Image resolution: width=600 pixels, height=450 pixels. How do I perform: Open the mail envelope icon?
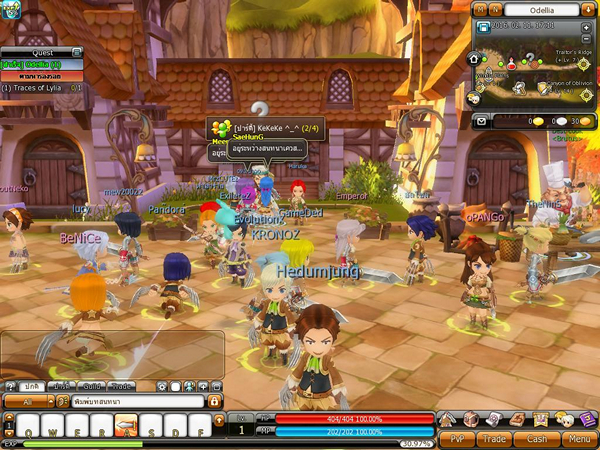tap(480, 121)
